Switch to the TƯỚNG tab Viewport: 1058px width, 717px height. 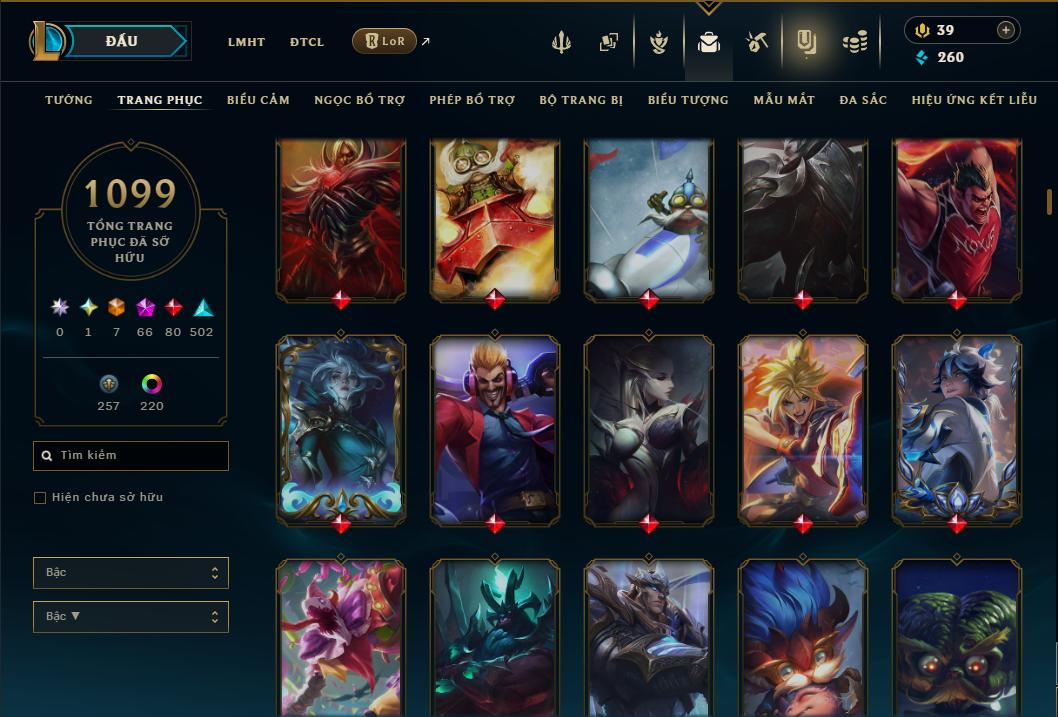[x=69, y=100]
